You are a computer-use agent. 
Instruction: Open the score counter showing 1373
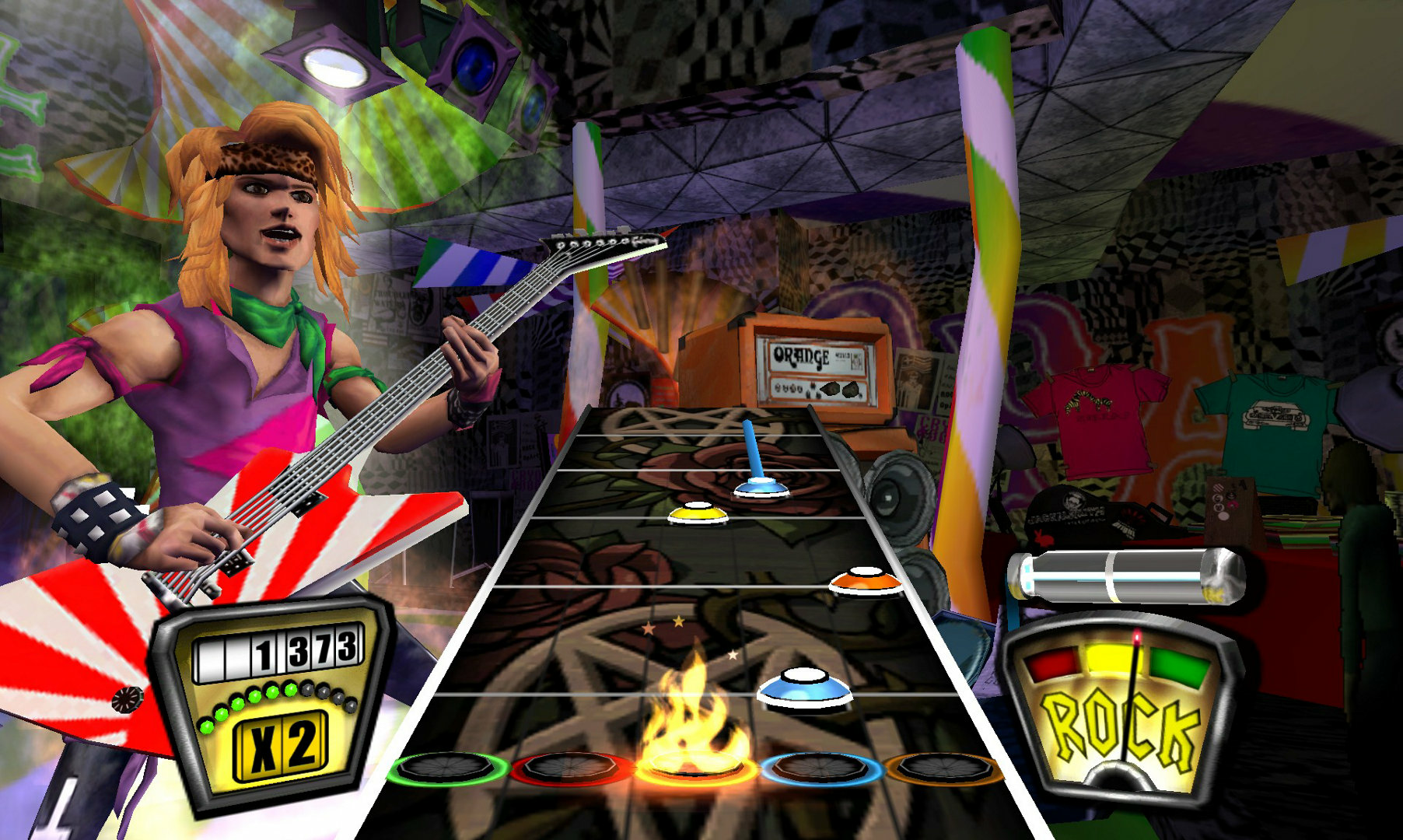pos(280,649)
